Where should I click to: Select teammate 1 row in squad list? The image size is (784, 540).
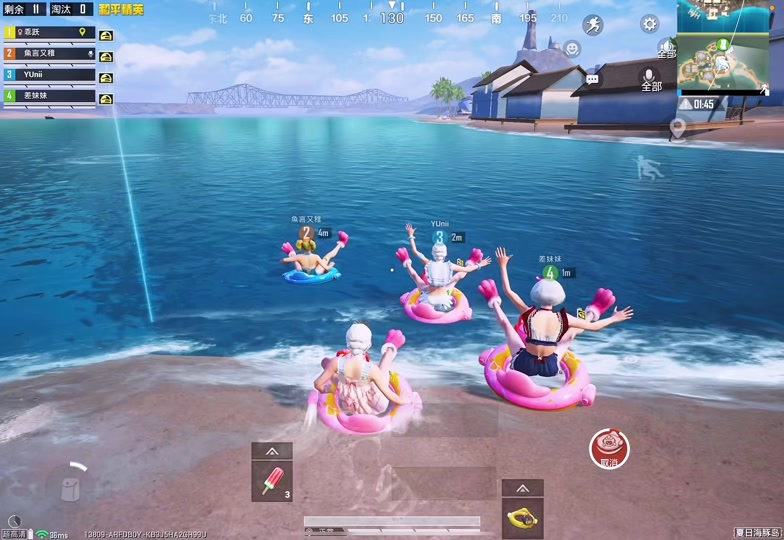(50, 33)
